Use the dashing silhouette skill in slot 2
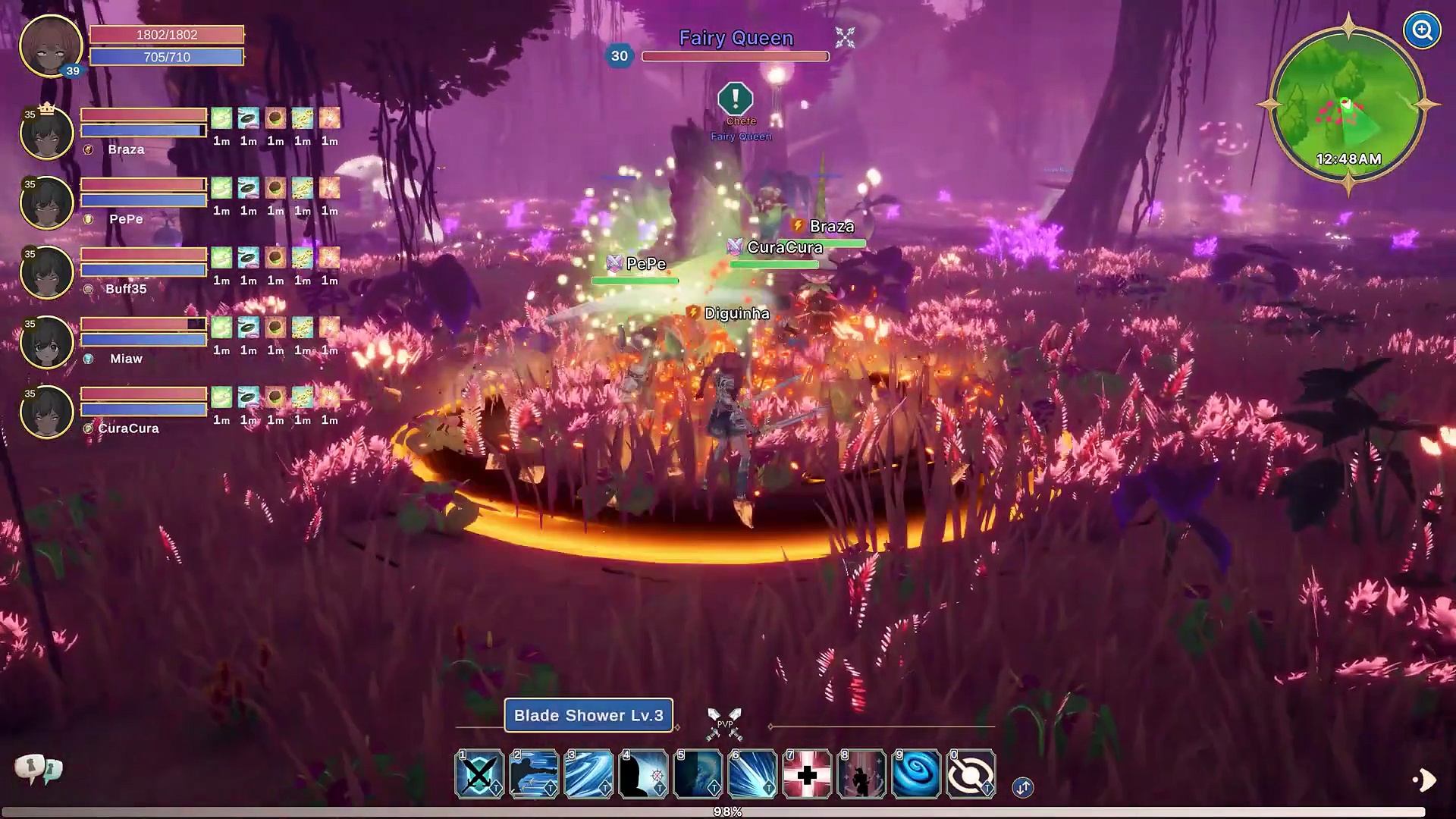Screen dimensions: 1456x819 (x=534, y=774)
